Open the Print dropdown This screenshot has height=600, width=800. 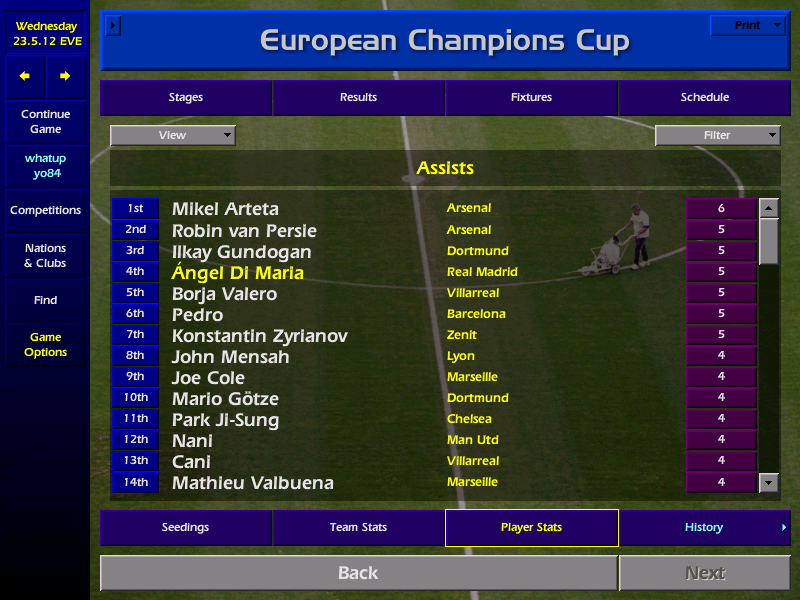click(x=748, y=25)
